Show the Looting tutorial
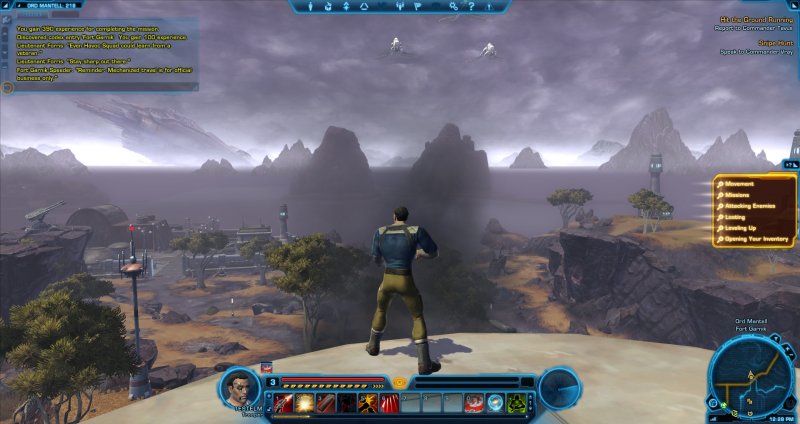800x424 pixels. [739, 217]
